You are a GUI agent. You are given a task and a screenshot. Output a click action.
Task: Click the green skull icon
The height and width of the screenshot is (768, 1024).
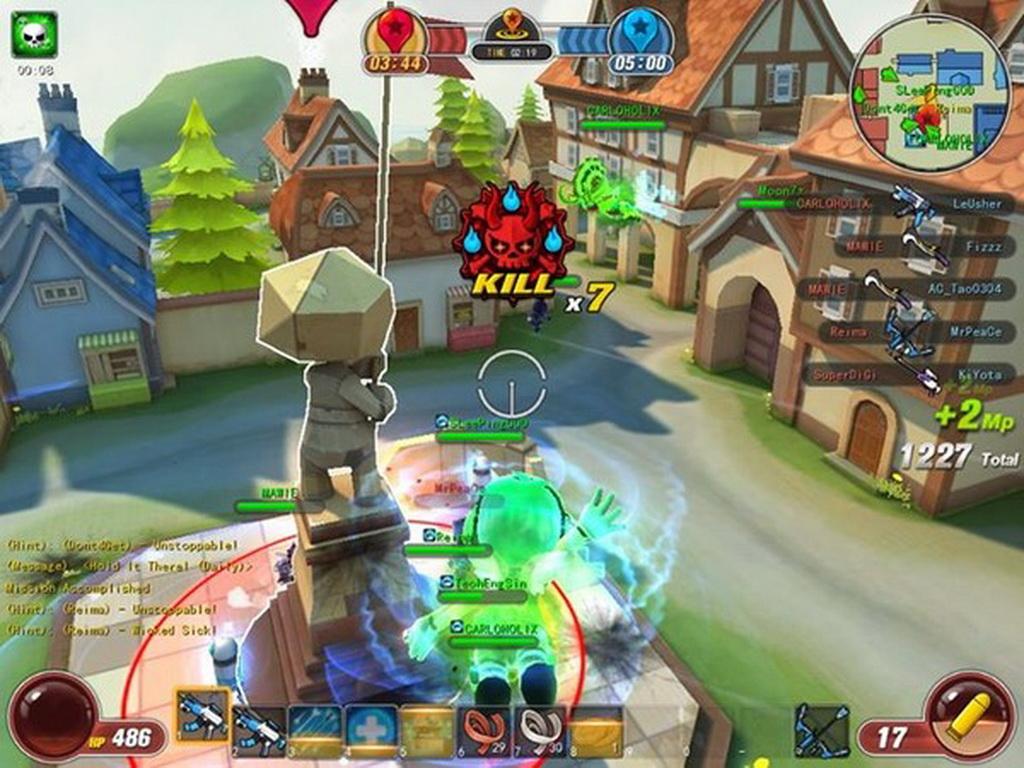pyautogui.click(x=34, y=34)
